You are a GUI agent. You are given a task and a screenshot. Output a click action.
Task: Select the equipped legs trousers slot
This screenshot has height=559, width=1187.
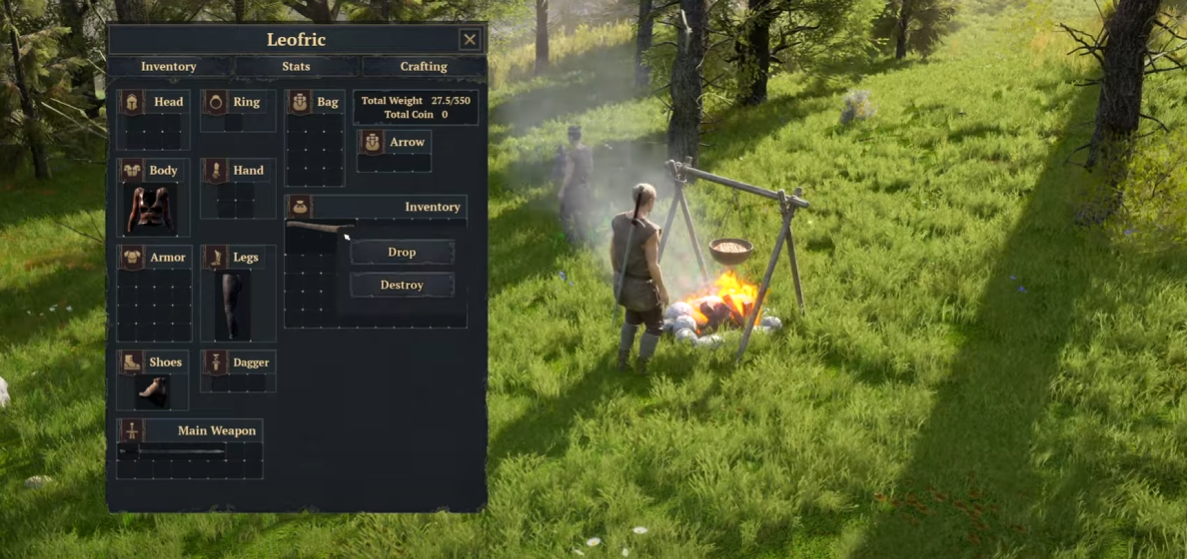[233, 305]
